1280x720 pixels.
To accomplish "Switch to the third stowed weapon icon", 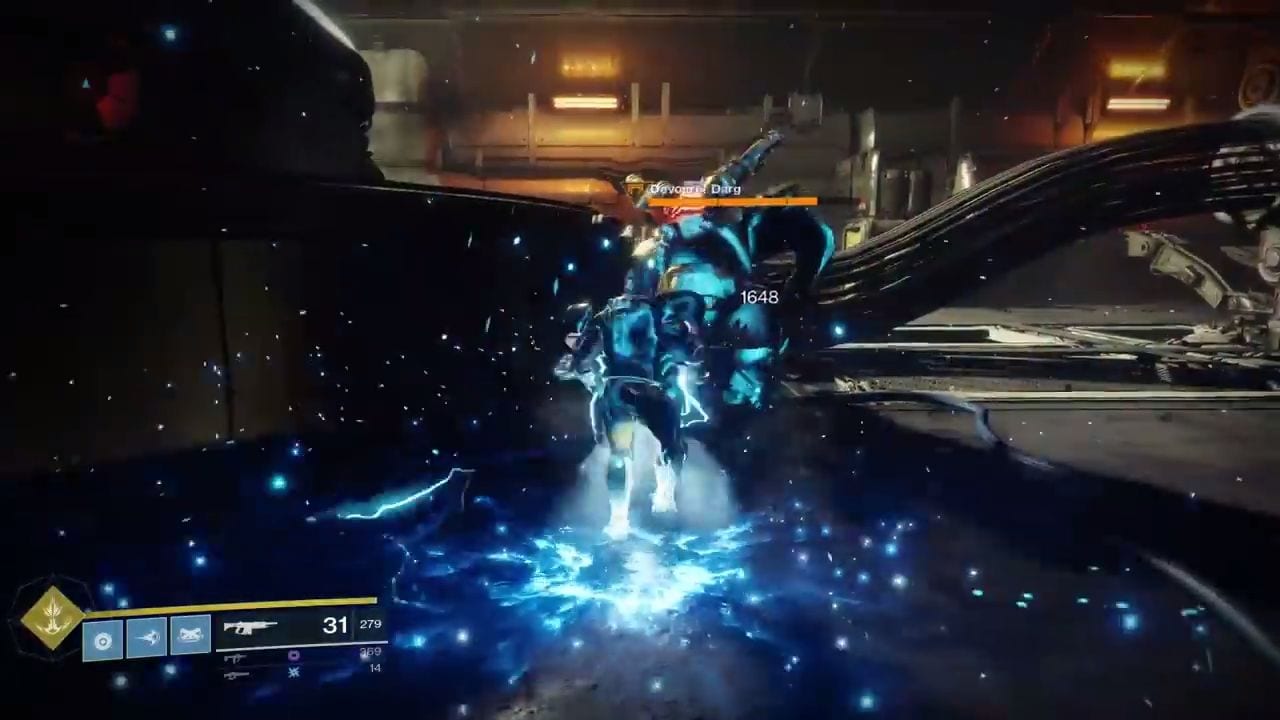I will point(236,675).
